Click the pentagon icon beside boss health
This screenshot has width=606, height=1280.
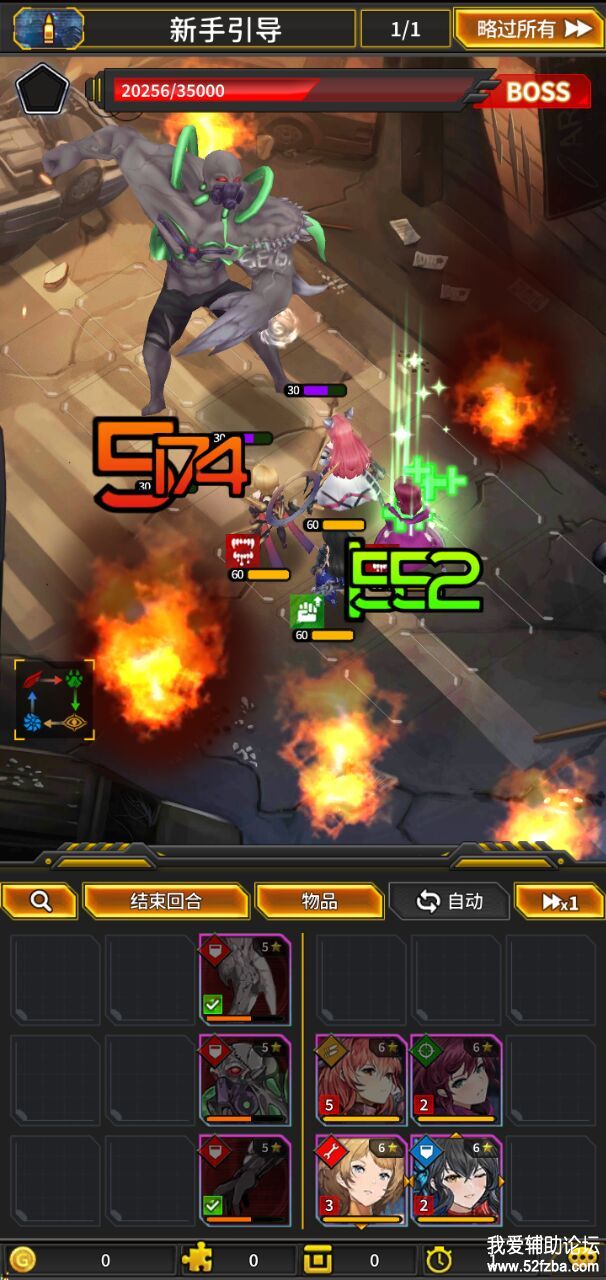[42, 92]
